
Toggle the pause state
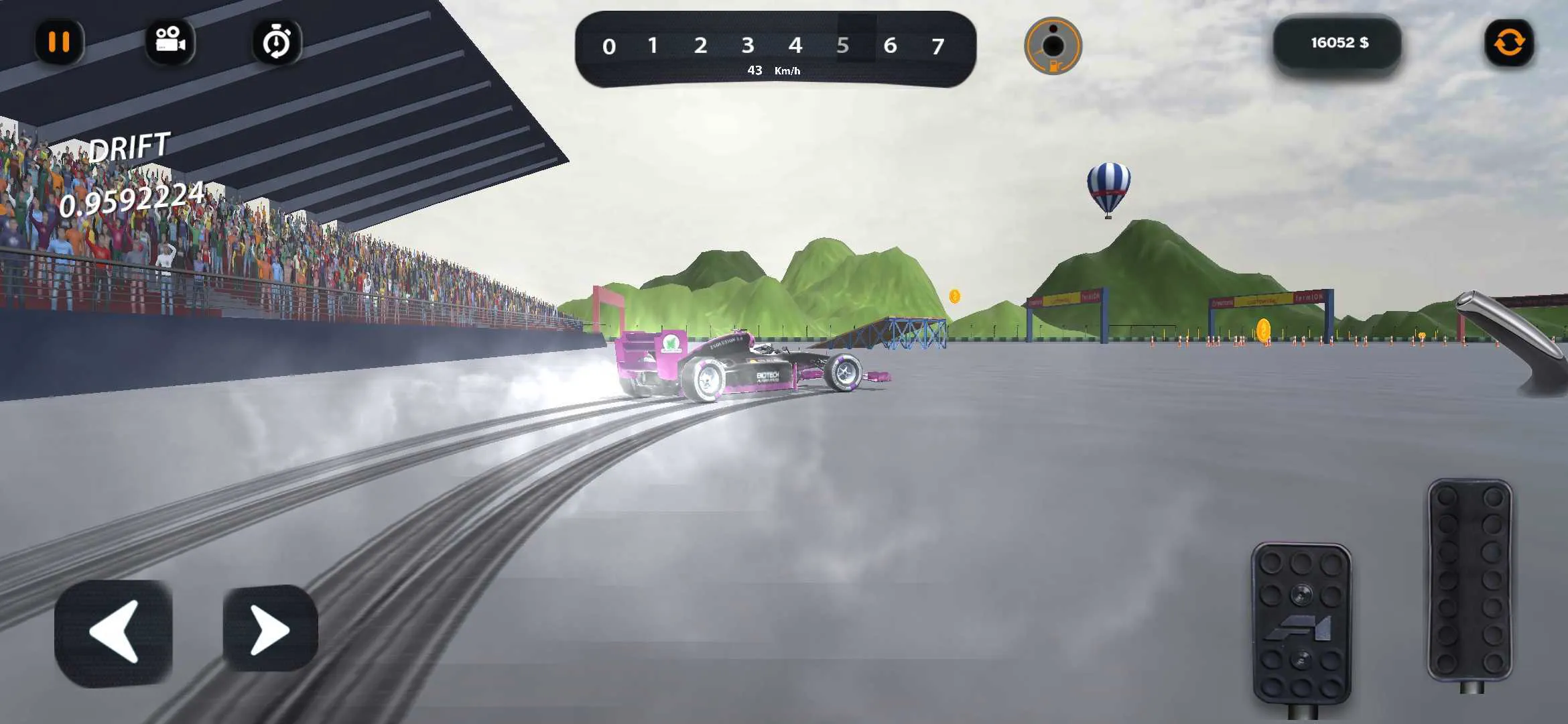60,42
